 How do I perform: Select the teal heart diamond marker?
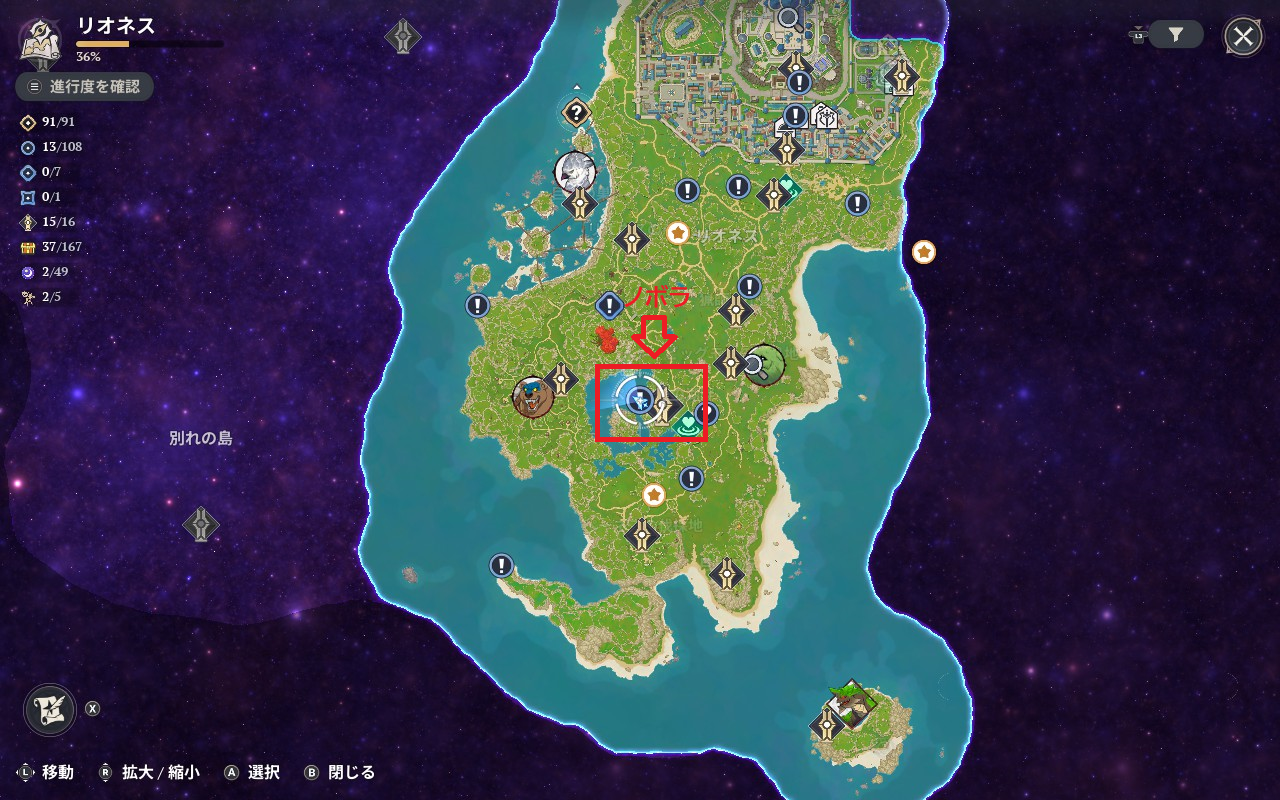(x=788, y=187)
